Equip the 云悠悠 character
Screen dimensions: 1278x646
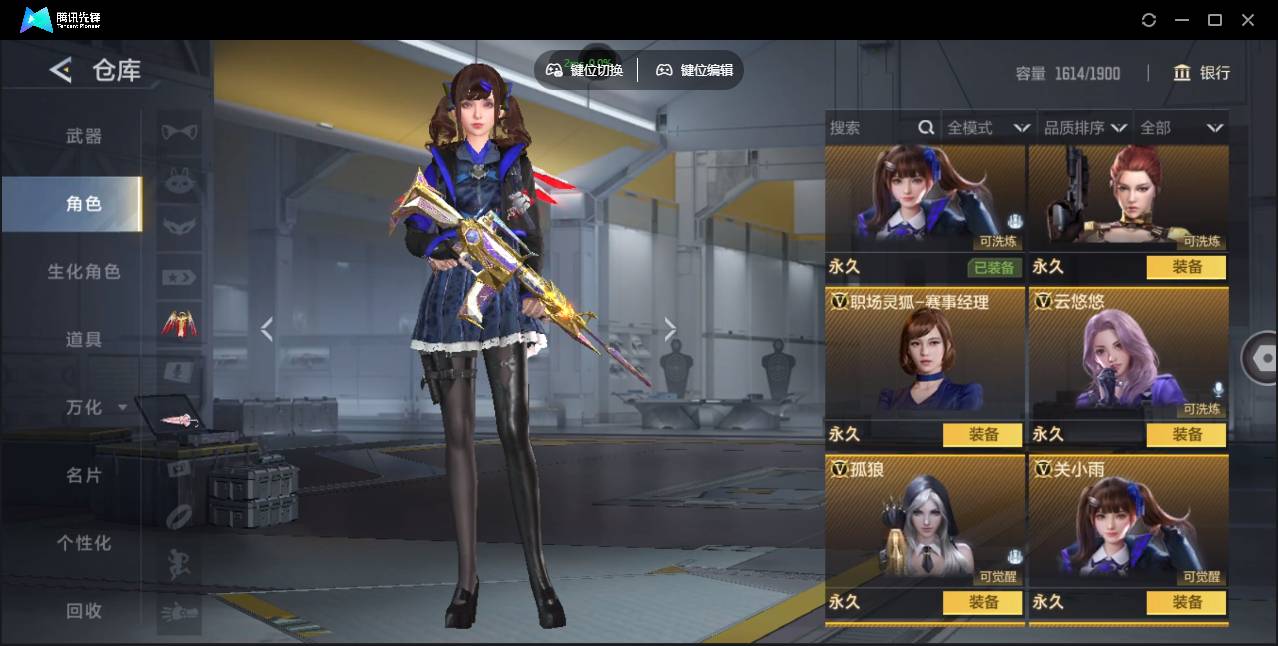1186,435
